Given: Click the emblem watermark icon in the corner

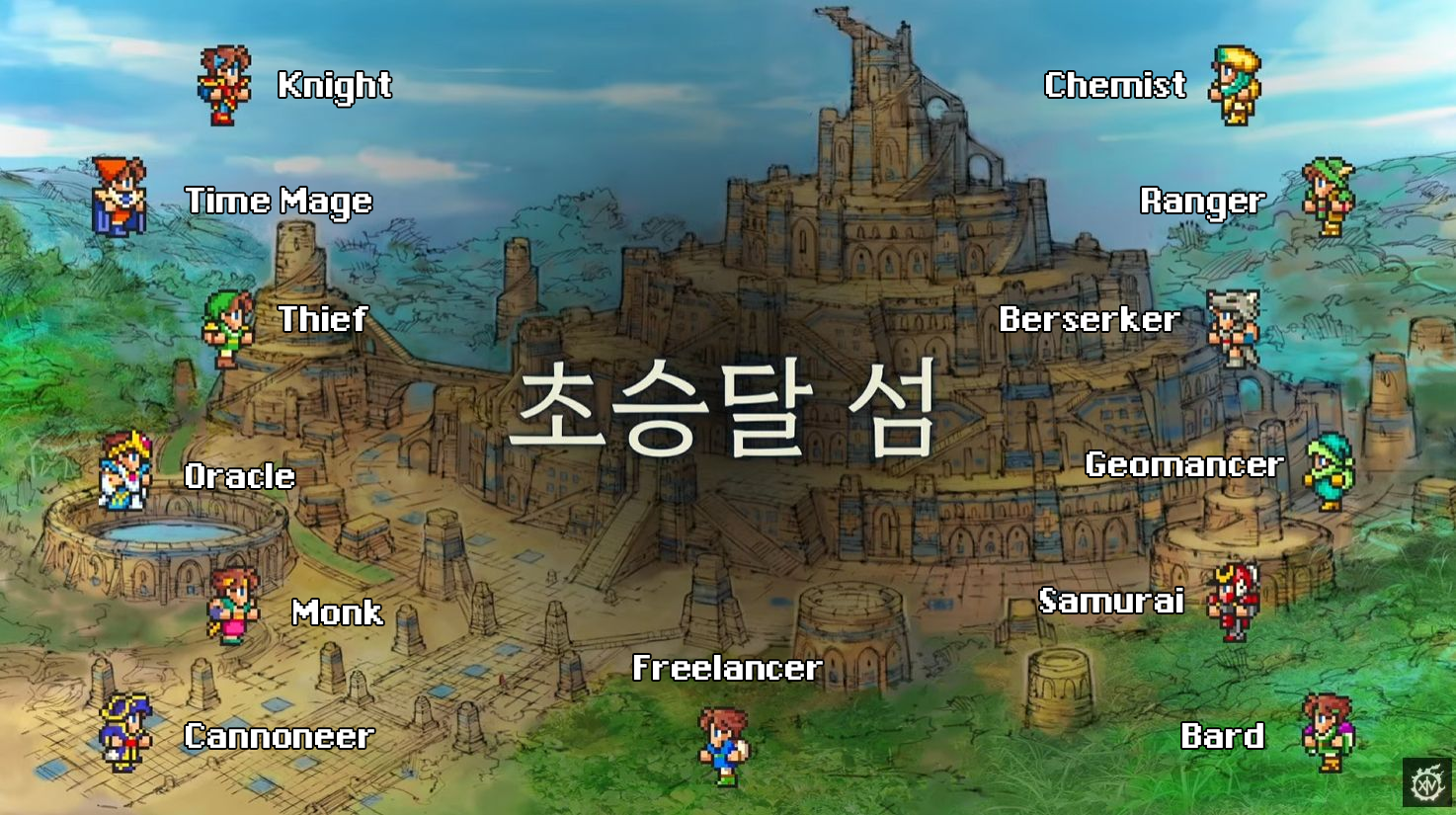Looking at the screenshot, I should pyautogui.click(x=1426, y=783).
